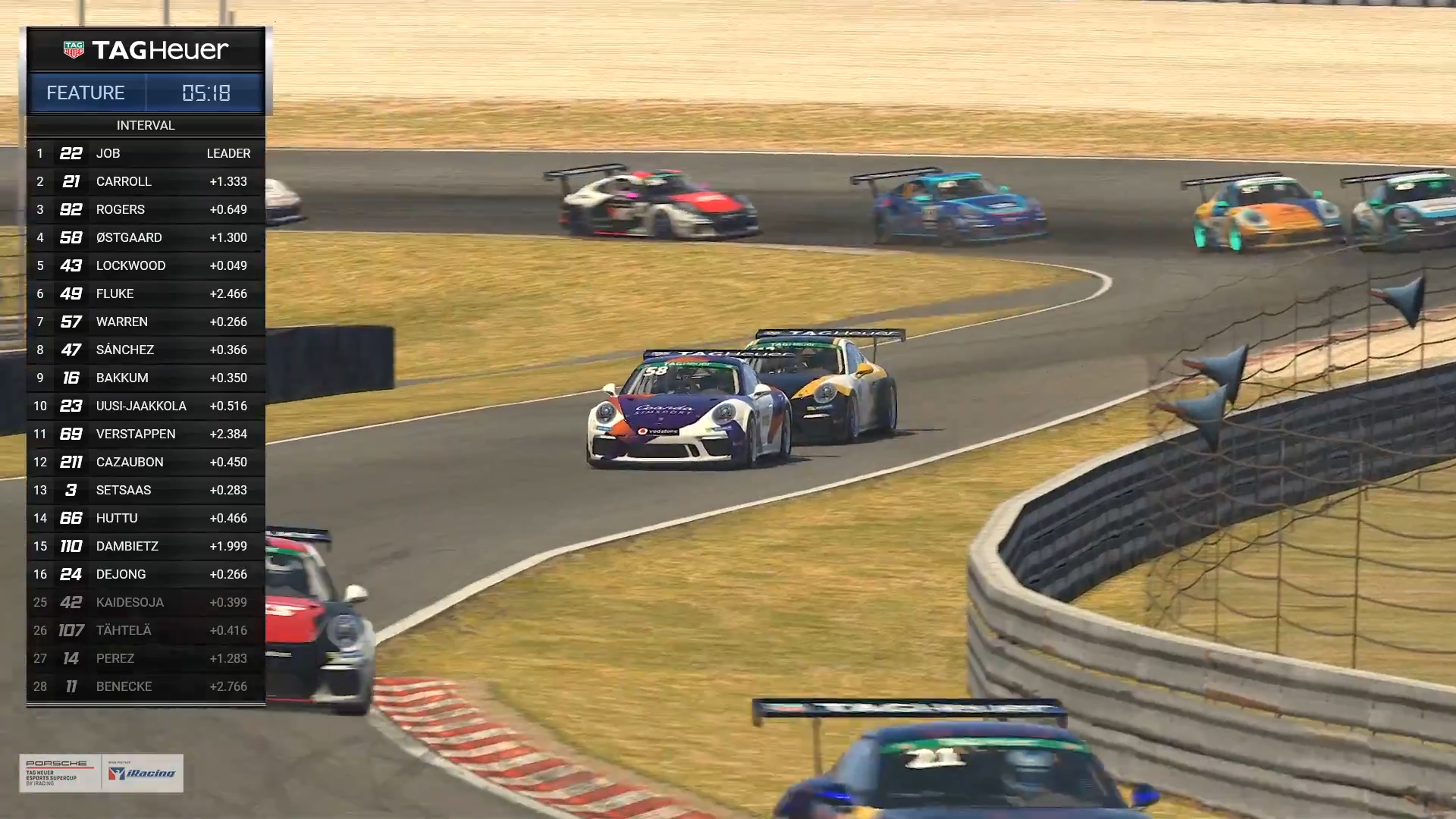Select Huttu's leaderboard row
Image resolution: width=1456 pixels, height=819 pixels.
click(146, 518)
